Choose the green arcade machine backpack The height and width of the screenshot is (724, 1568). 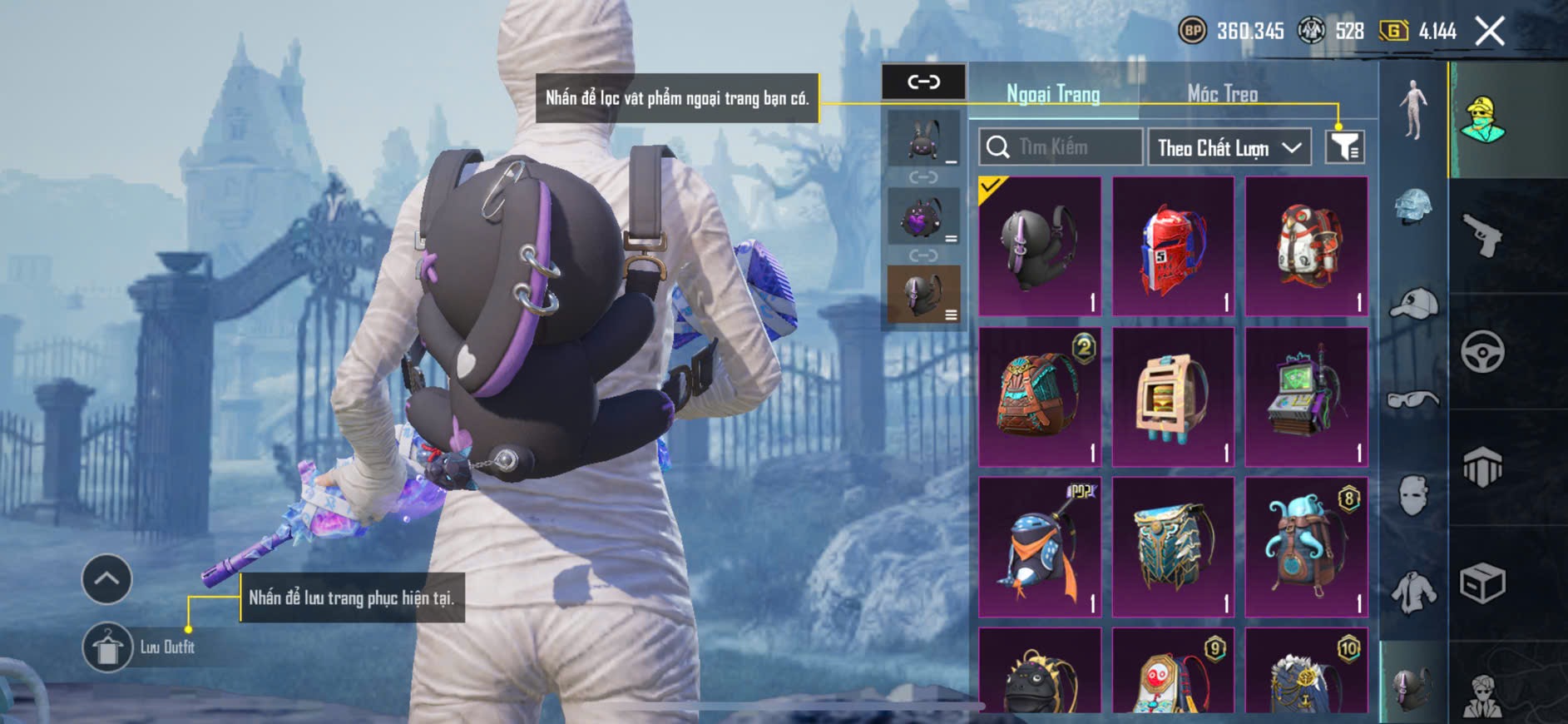click(x=1306, y=396)
